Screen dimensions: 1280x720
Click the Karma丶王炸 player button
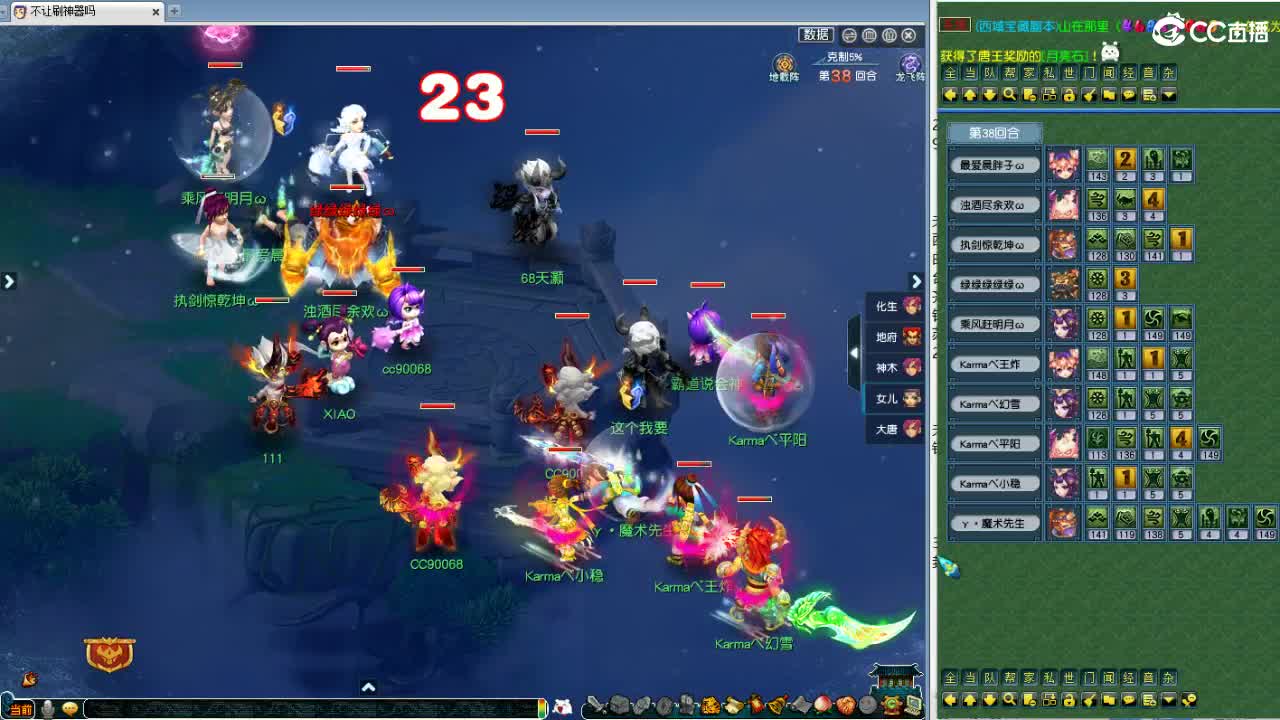coord(994,363)
